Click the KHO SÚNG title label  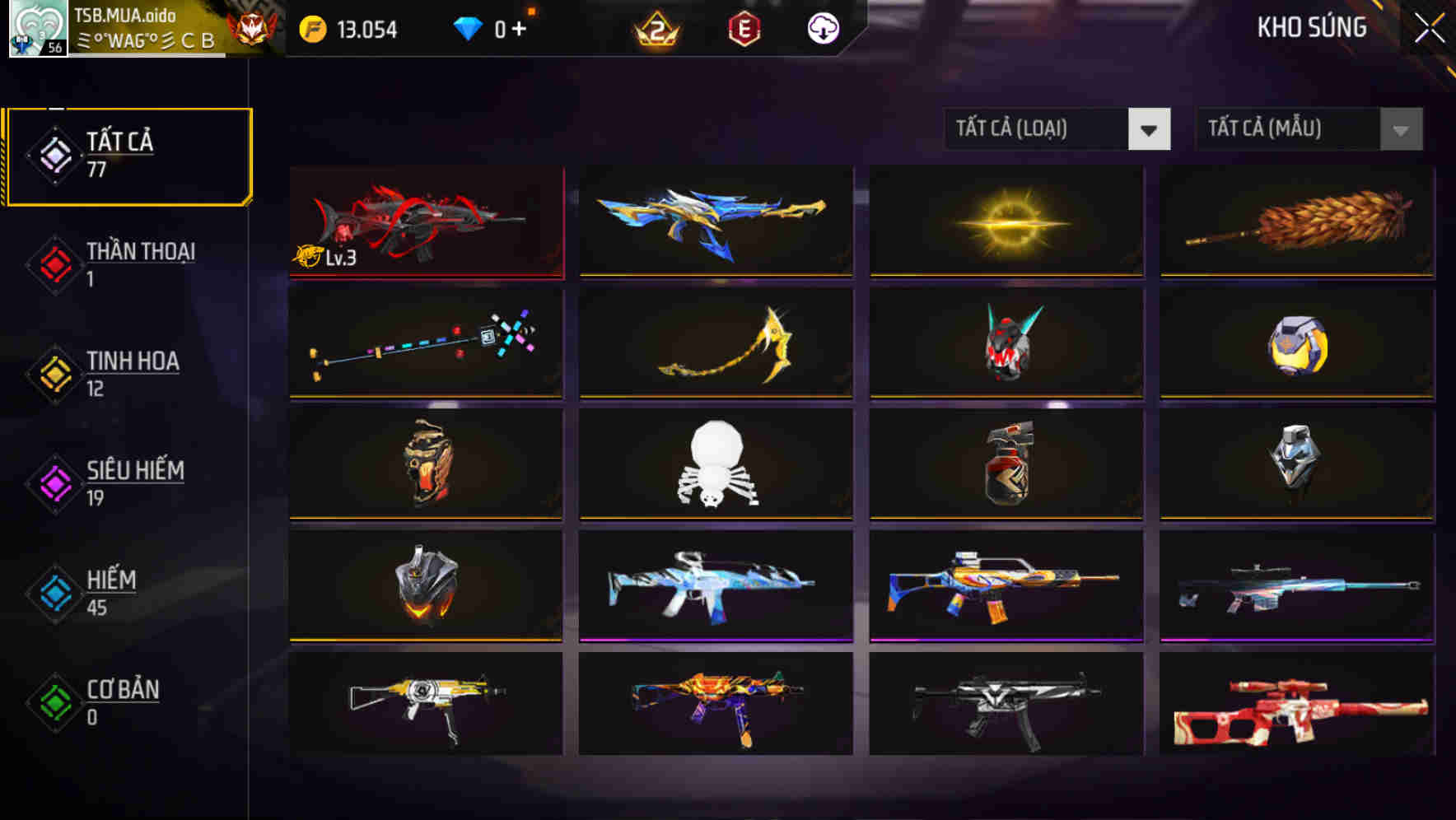(x=1313, y=27)
